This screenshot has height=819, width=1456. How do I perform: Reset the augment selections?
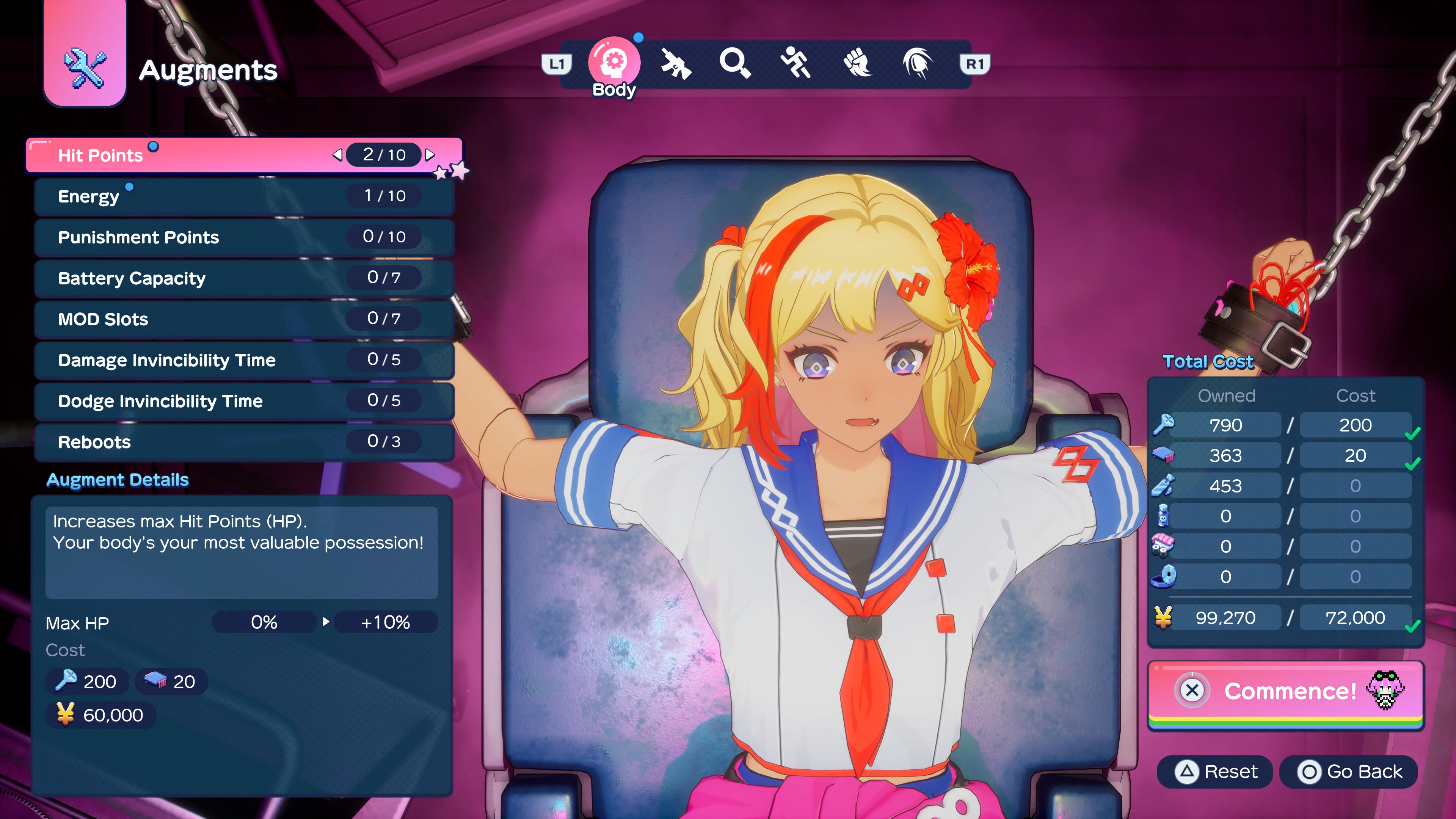(x=1215, y=772)
